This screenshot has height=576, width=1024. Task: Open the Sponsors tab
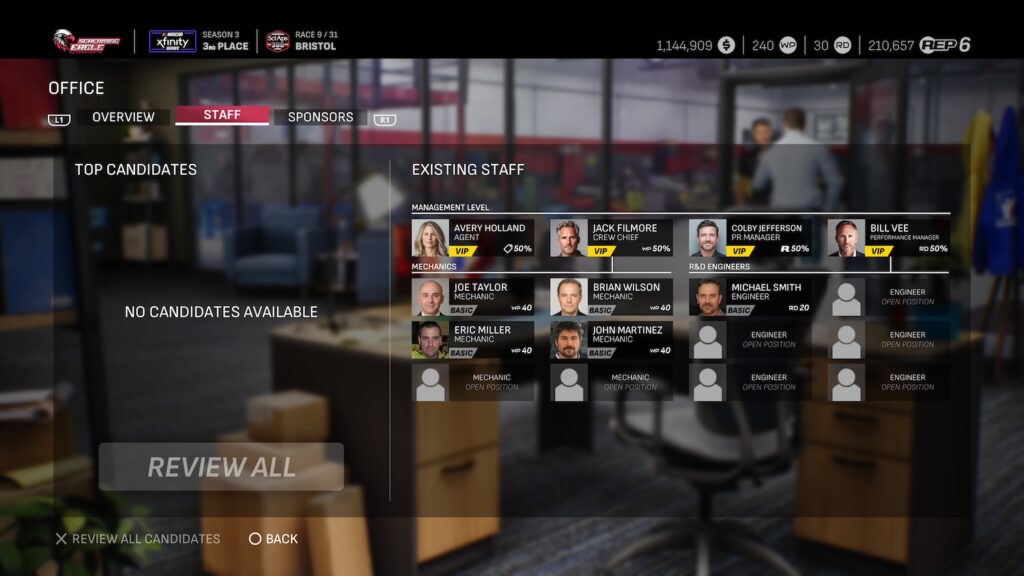tap(320, 117)
